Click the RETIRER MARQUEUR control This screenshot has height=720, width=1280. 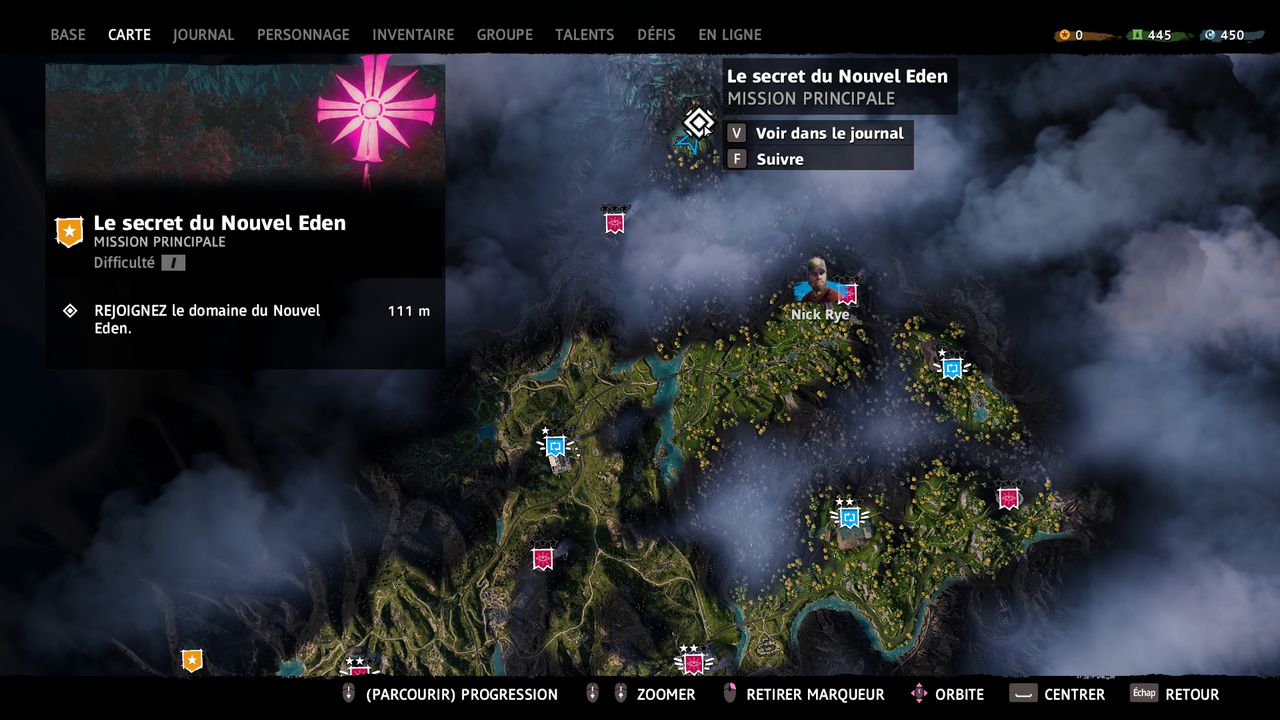point(805,694)
